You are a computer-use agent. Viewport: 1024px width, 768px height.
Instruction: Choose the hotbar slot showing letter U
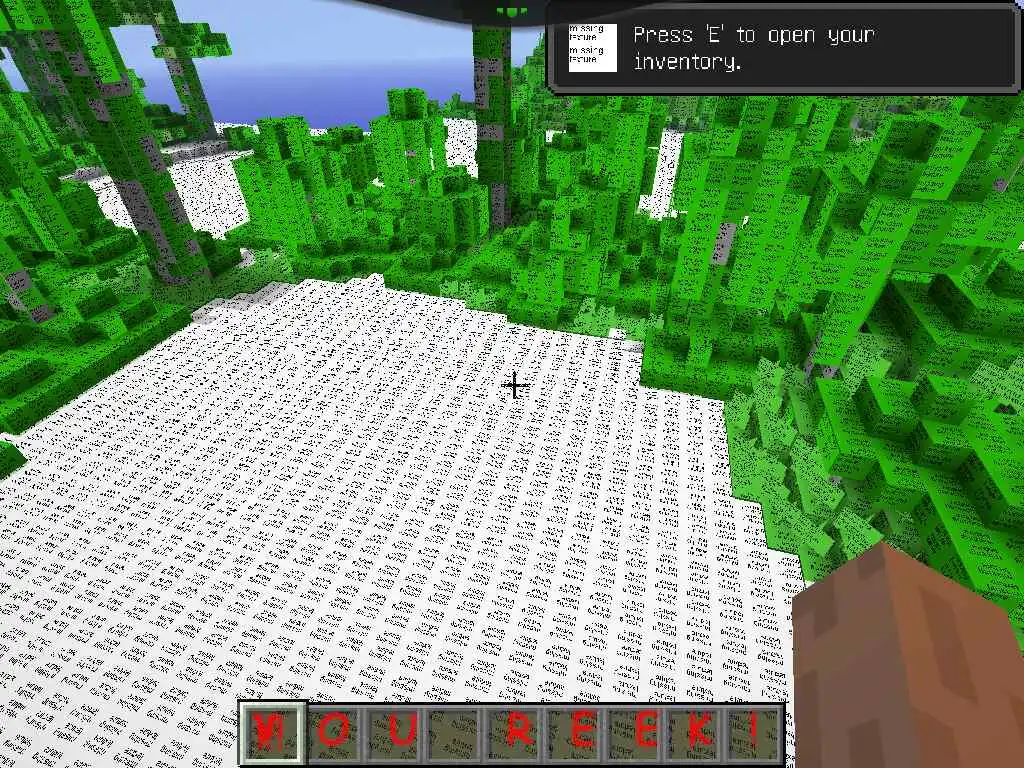point(396,733)
